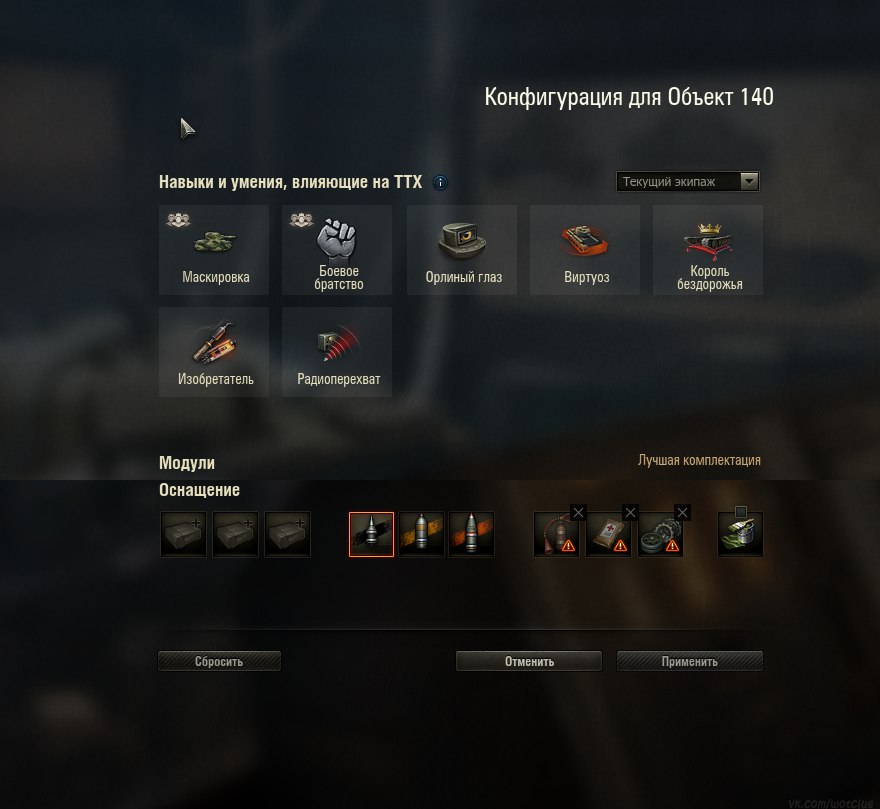Click the info icon beside the skills heading
This screenshot has width=880, height=809.
441,183
